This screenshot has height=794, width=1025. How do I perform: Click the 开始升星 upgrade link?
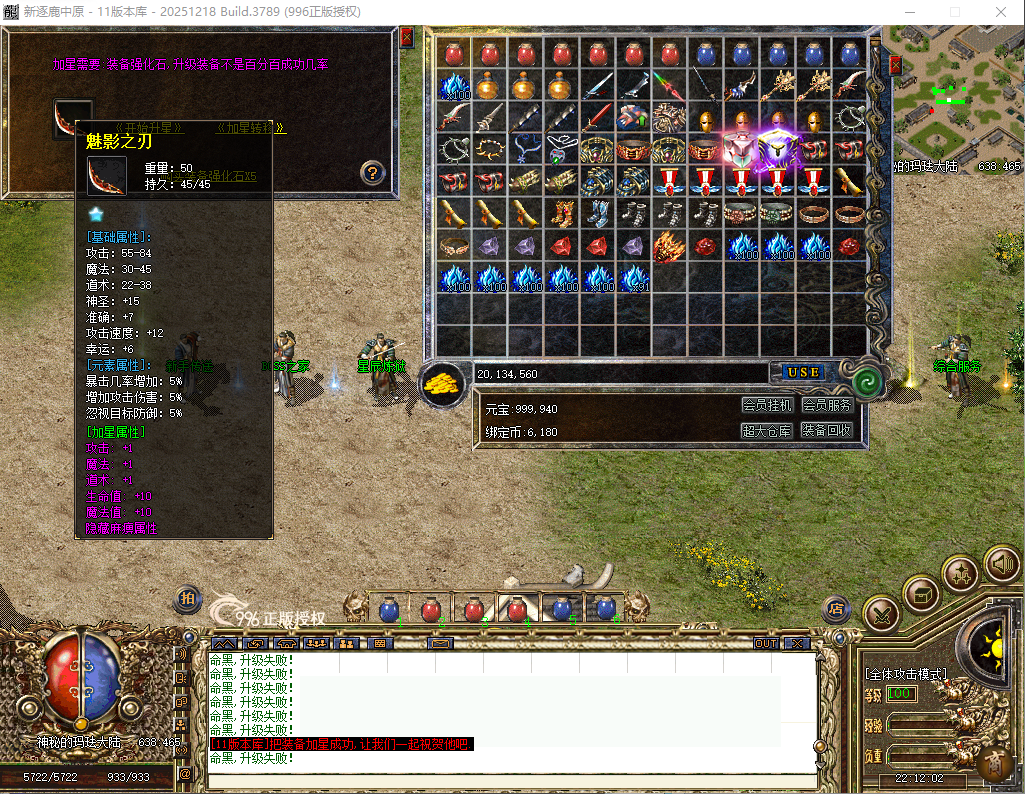pos(148,128)
